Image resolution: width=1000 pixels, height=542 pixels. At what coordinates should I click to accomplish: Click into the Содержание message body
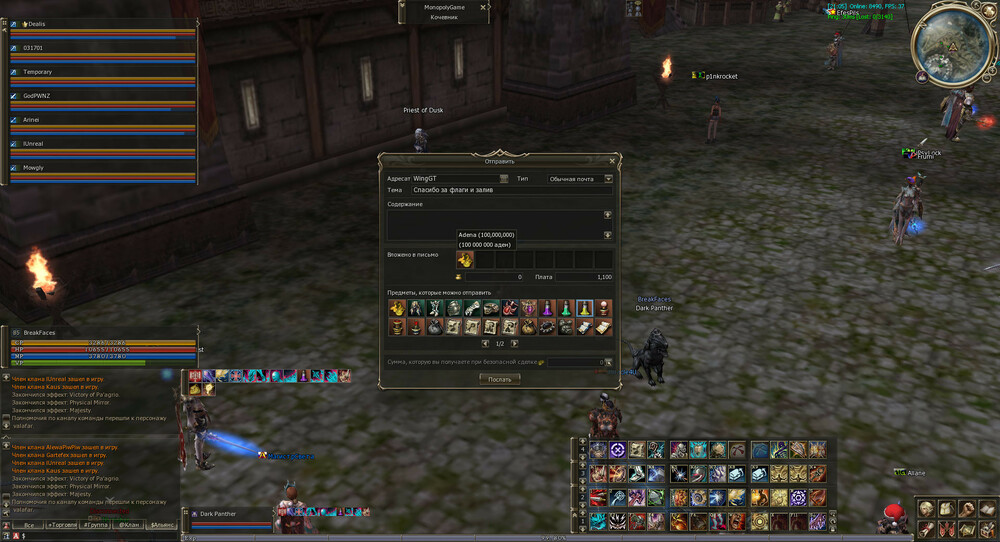coord(493,224)
